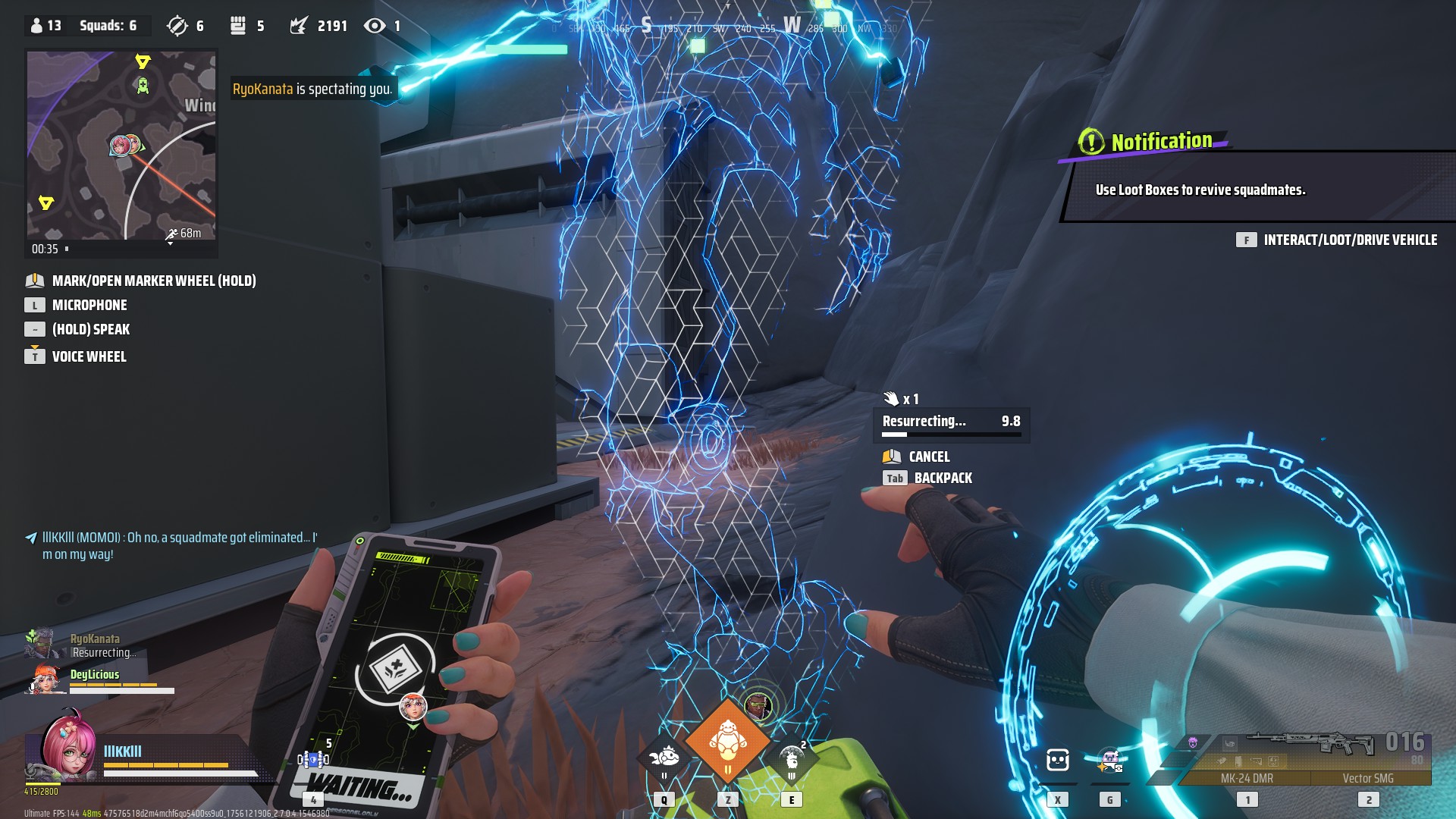Switch to the Vector SMG weapon slot

1367,777
